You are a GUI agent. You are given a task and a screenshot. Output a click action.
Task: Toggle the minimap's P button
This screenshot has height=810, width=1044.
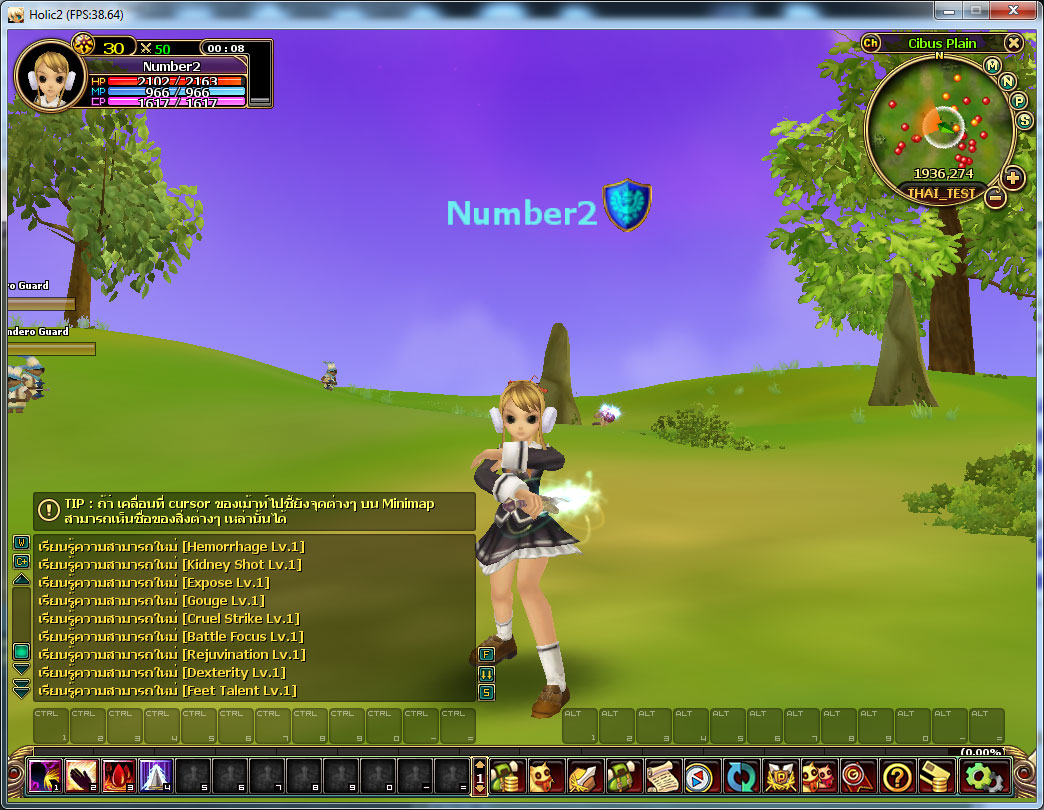tap(1019, 100)
